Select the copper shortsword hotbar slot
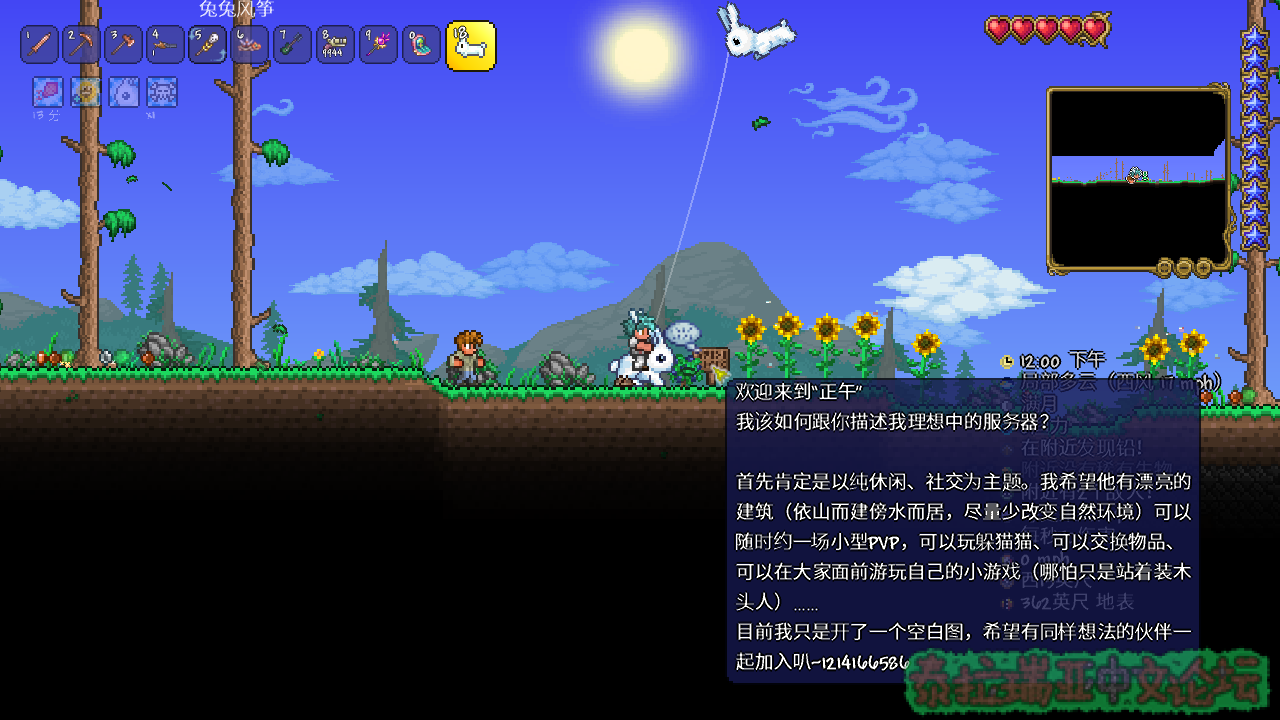Image resolution: width=1280 pixels, height=720 pixels. point(39,45)
